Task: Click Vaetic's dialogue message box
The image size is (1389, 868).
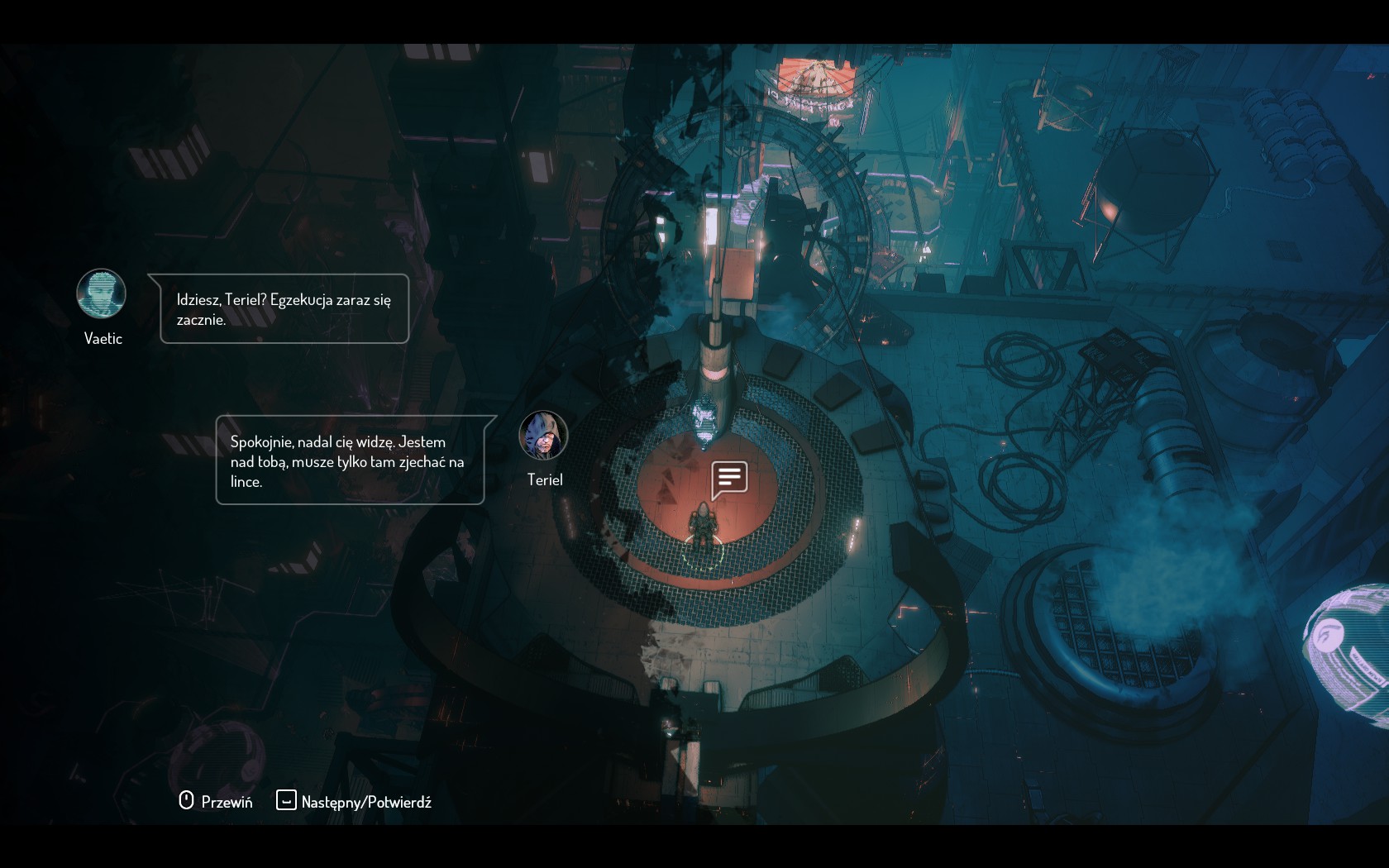Action: point(284,308)
